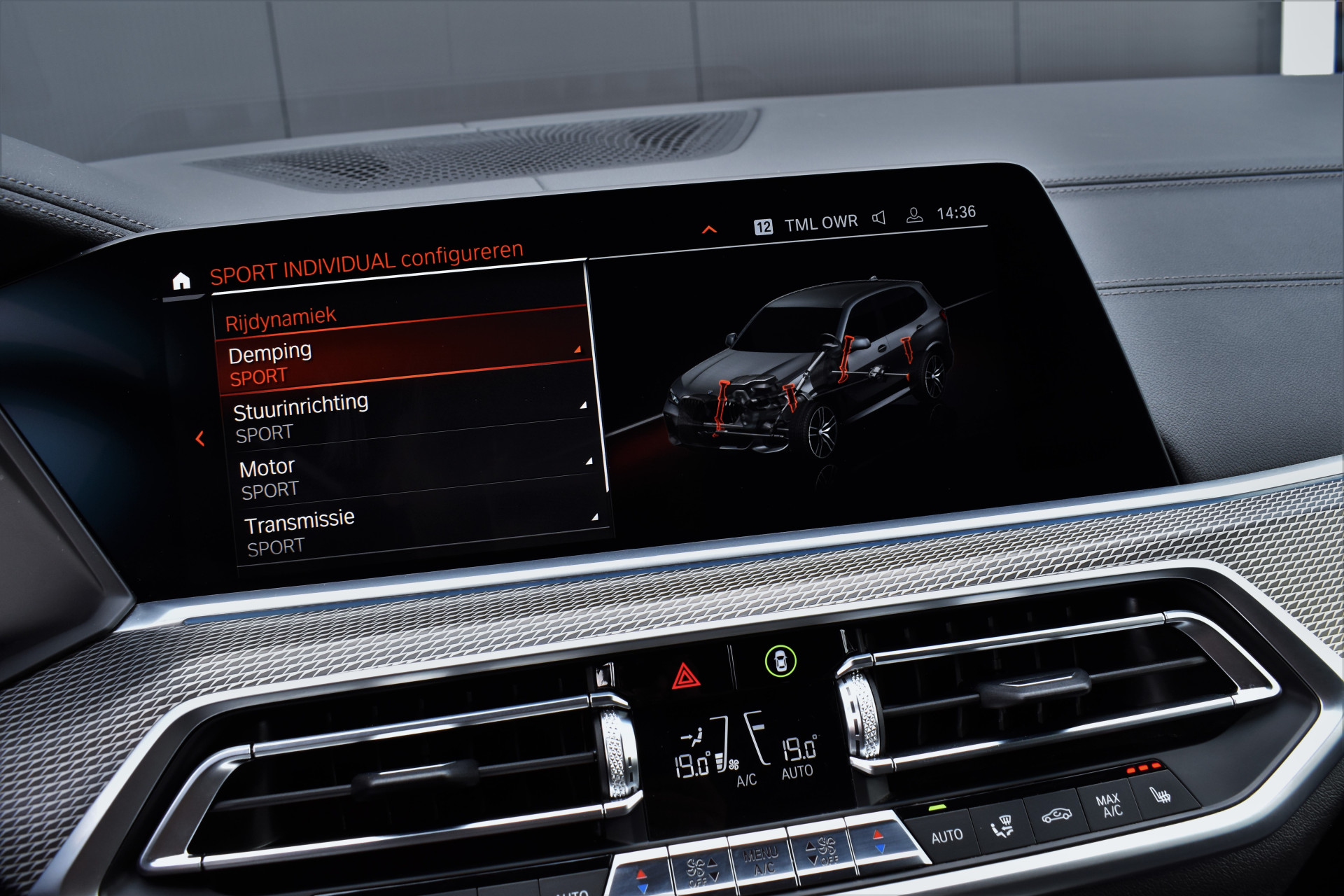Tap the home icon

(181, 281)
